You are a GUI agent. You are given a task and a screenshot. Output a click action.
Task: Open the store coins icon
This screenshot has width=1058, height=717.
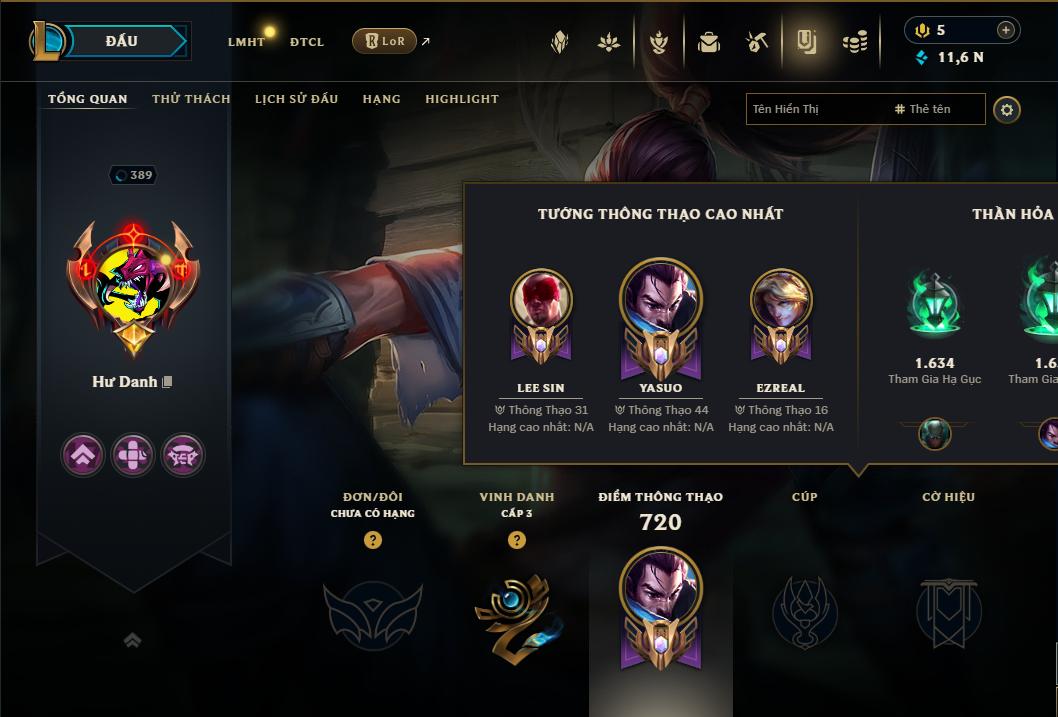tap(854, 42)
